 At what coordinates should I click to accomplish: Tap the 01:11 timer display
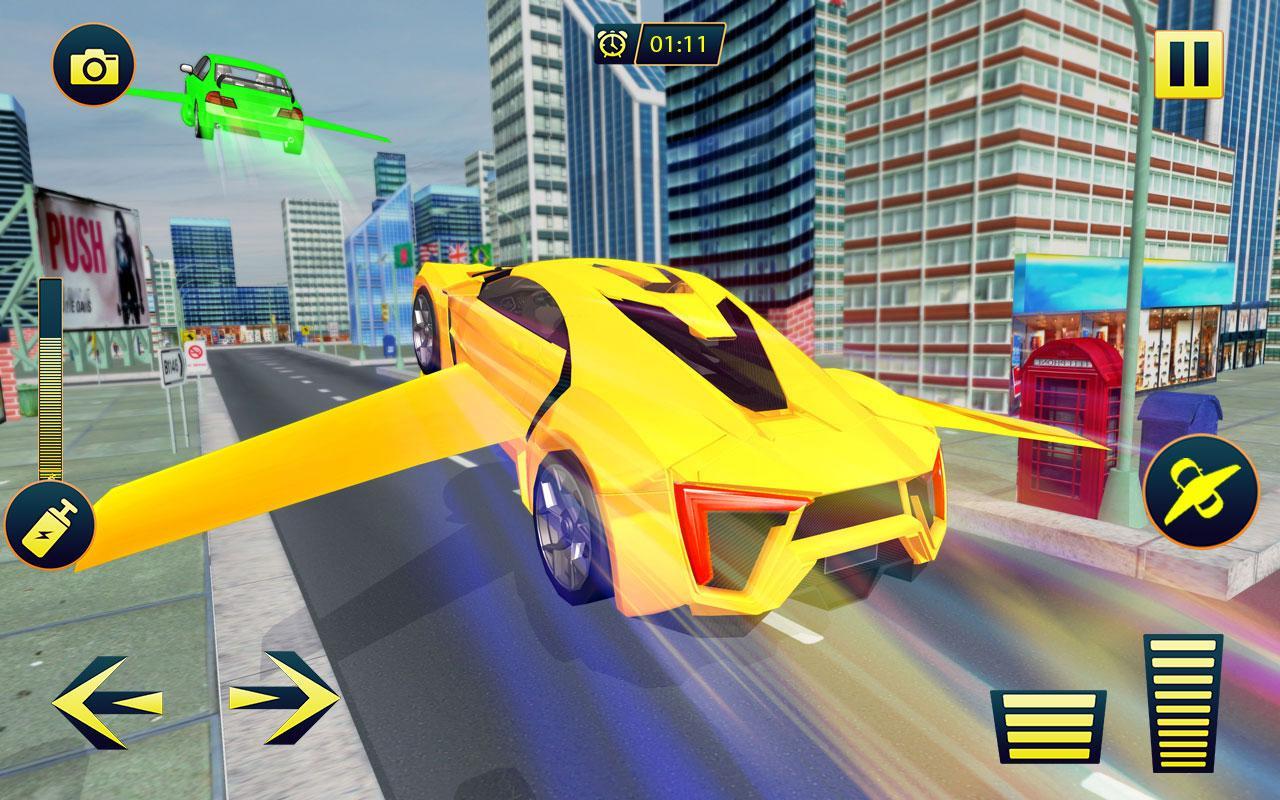click(676, 42)
